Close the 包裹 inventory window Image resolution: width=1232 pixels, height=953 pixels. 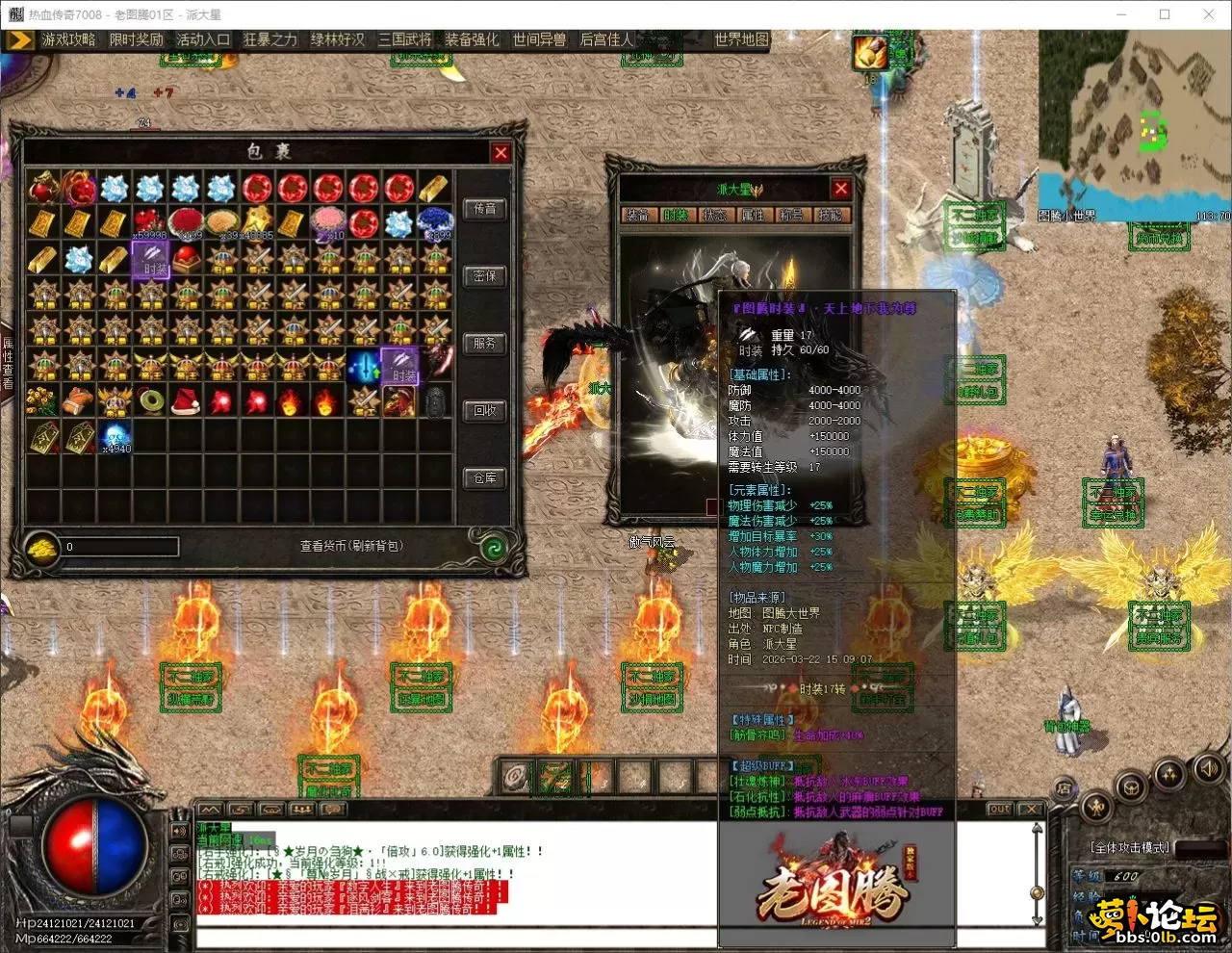pyautogui.click(x=500, y=152)
